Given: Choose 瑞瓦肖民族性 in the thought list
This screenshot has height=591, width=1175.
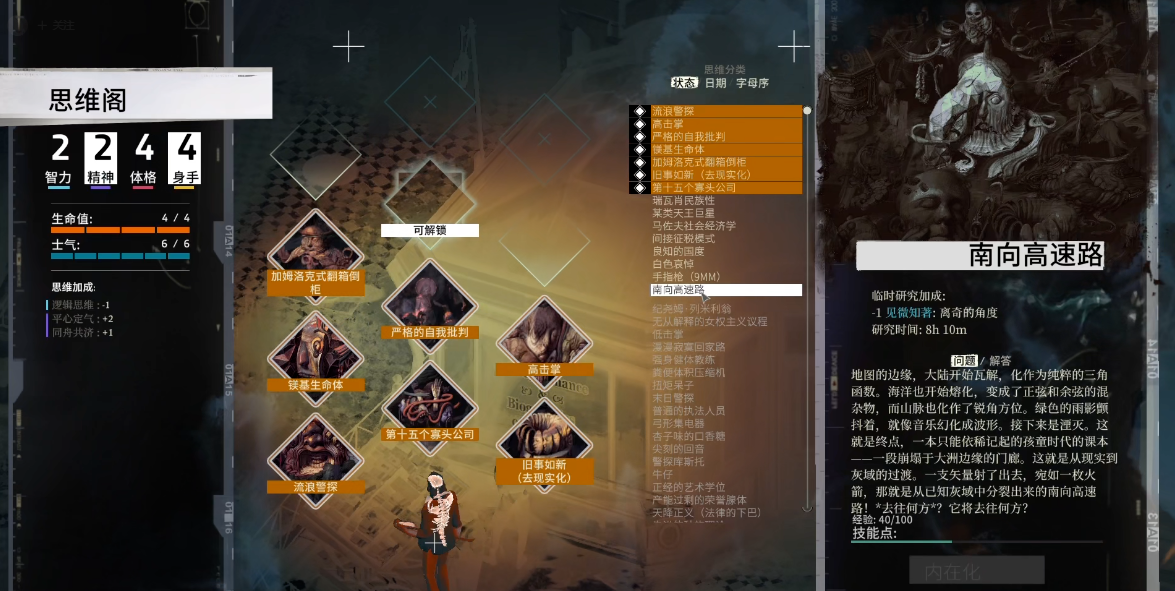Looking at the screenshot, I should point(683,200).
